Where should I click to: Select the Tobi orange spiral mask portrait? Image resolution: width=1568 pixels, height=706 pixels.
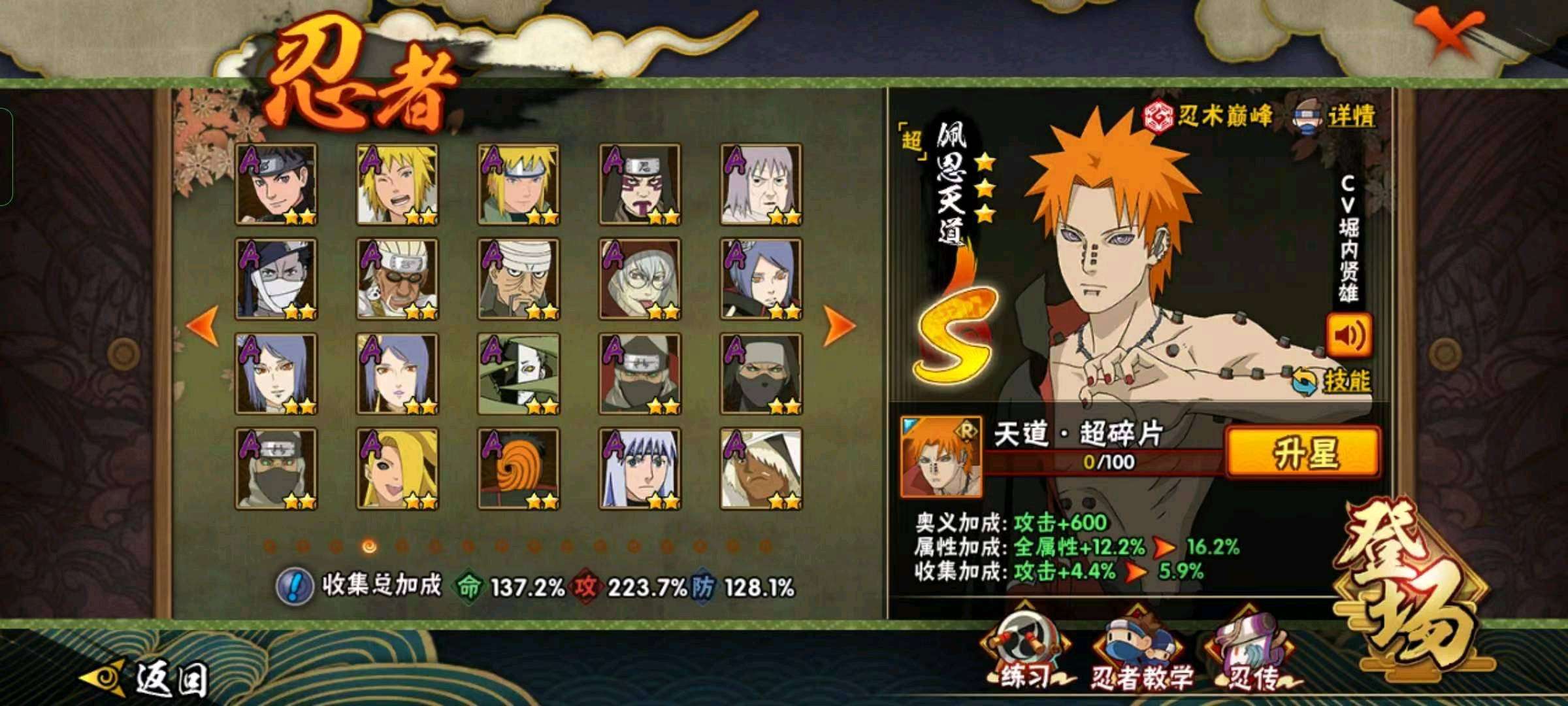(518, 469)
